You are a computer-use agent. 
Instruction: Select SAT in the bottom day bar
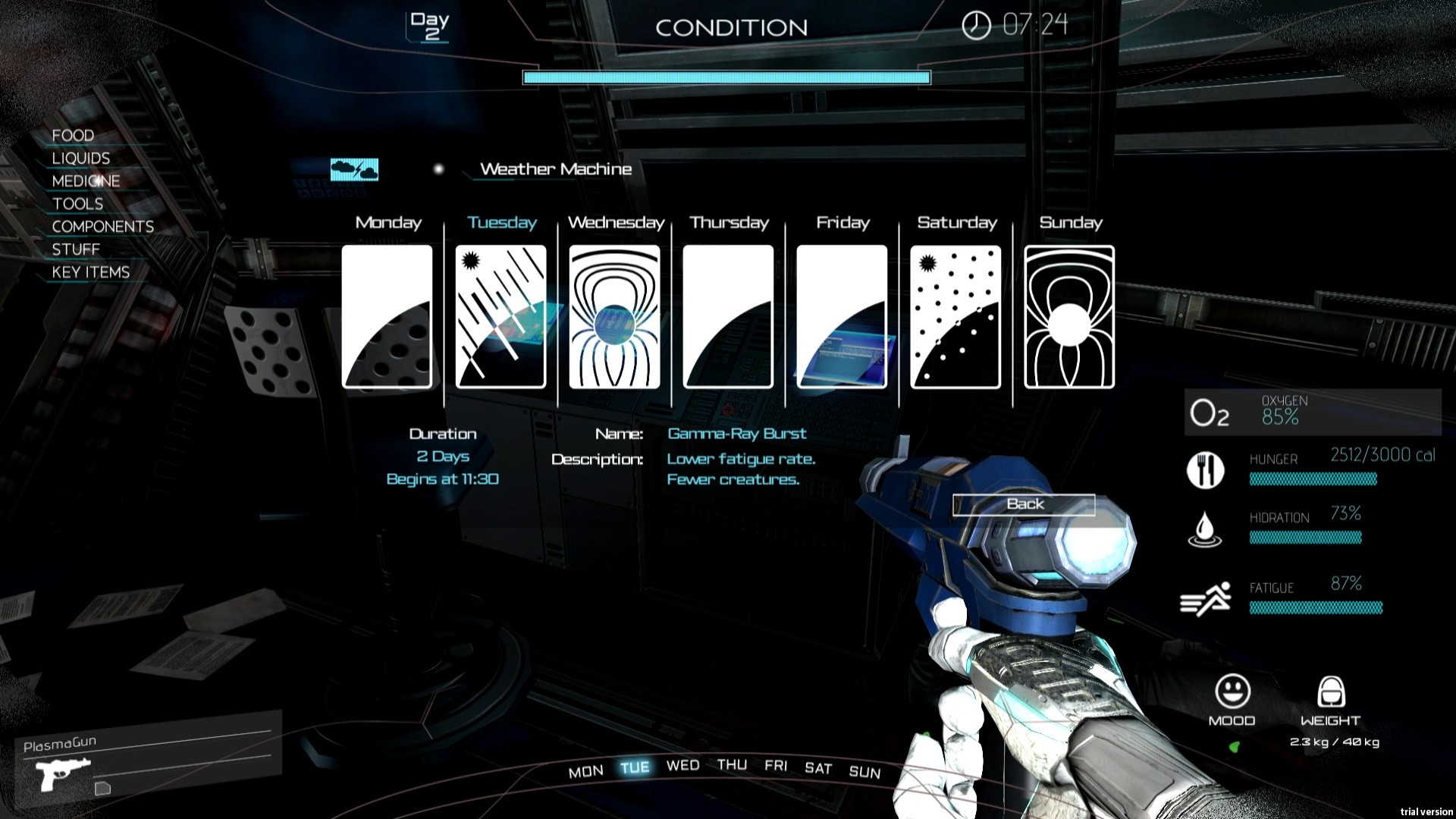818,768
